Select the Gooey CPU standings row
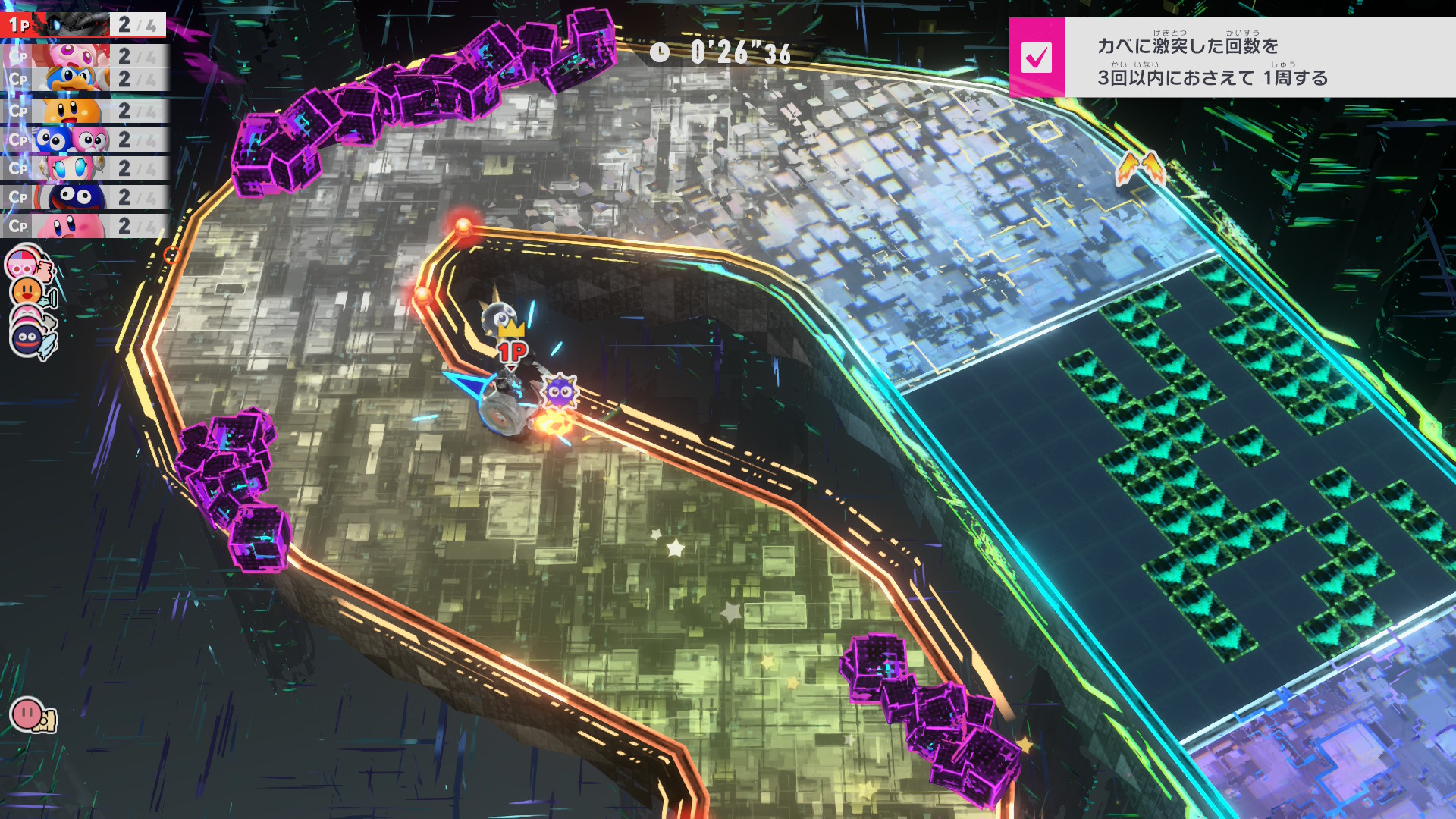Image resolution: width=1456 pixels, height=819 pixels. [x=83, y=197]
